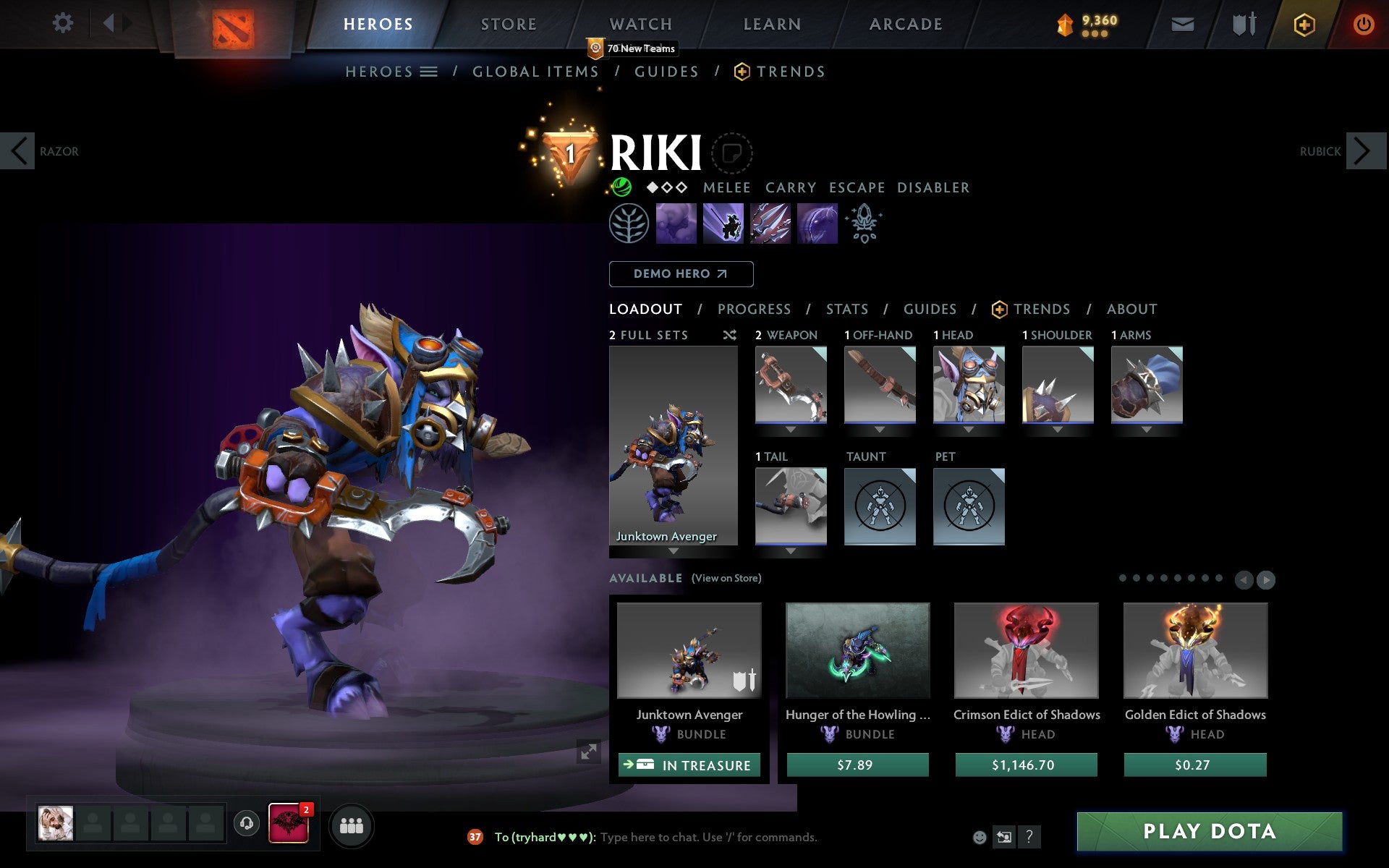Image resolution: width=1389 pixels, height=868 pixels.
Task: Click the green checkmark under Riki's name
Action: (x=621, y=187)
